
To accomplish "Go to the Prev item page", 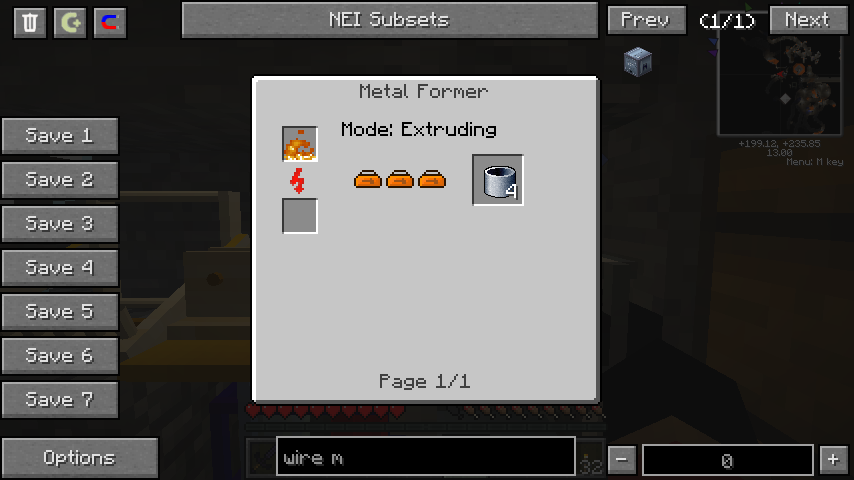I will click(x=646, y=20).
